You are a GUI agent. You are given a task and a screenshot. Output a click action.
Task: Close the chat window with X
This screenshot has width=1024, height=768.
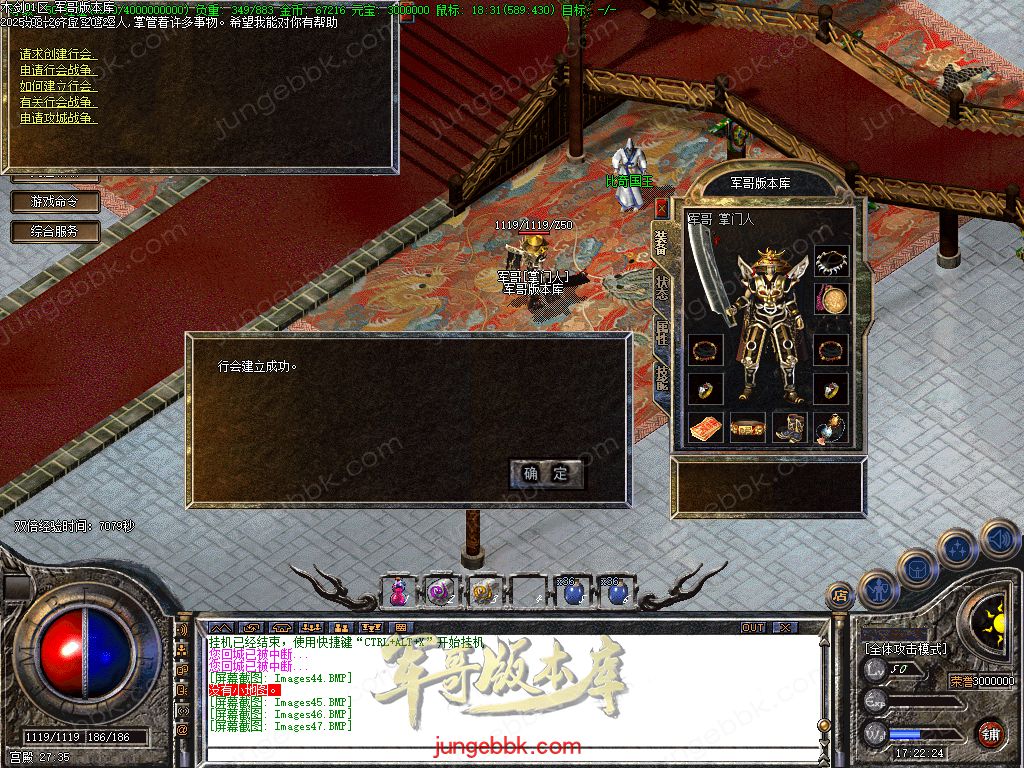point(785,627)
